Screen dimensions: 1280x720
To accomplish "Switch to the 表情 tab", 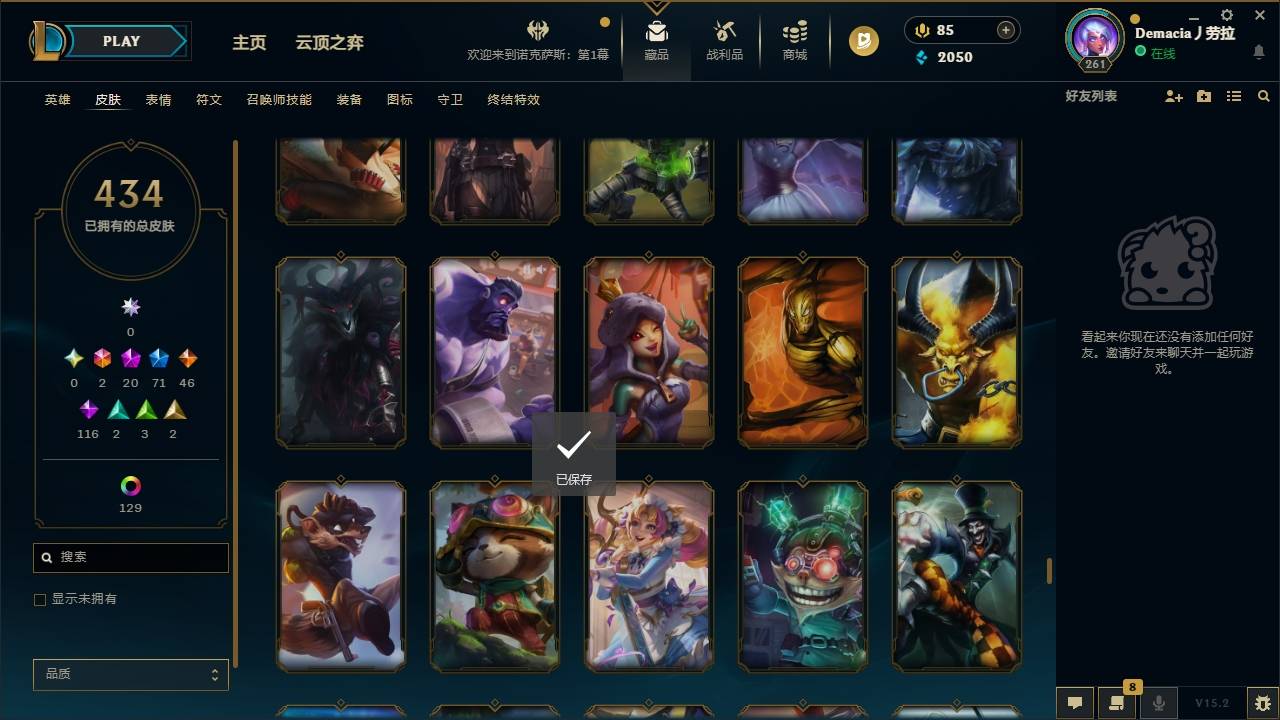I will [x=158, y=100].
